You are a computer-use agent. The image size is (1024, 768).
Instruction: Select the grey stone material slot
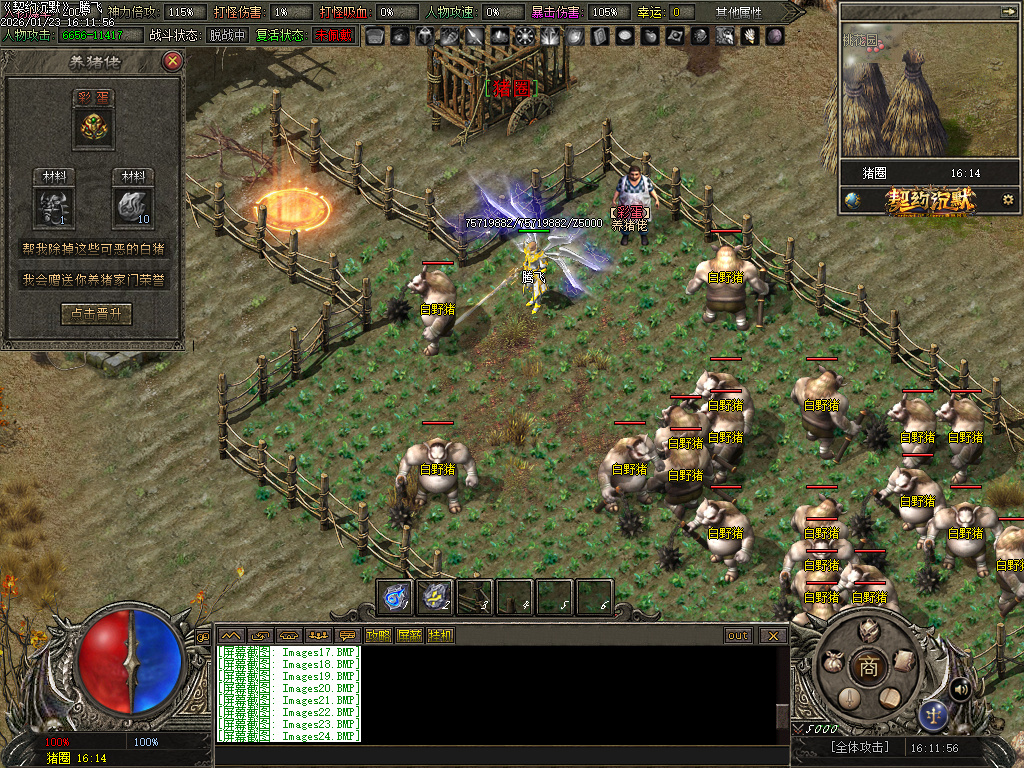pyautogui.click(x=133, y=207)
